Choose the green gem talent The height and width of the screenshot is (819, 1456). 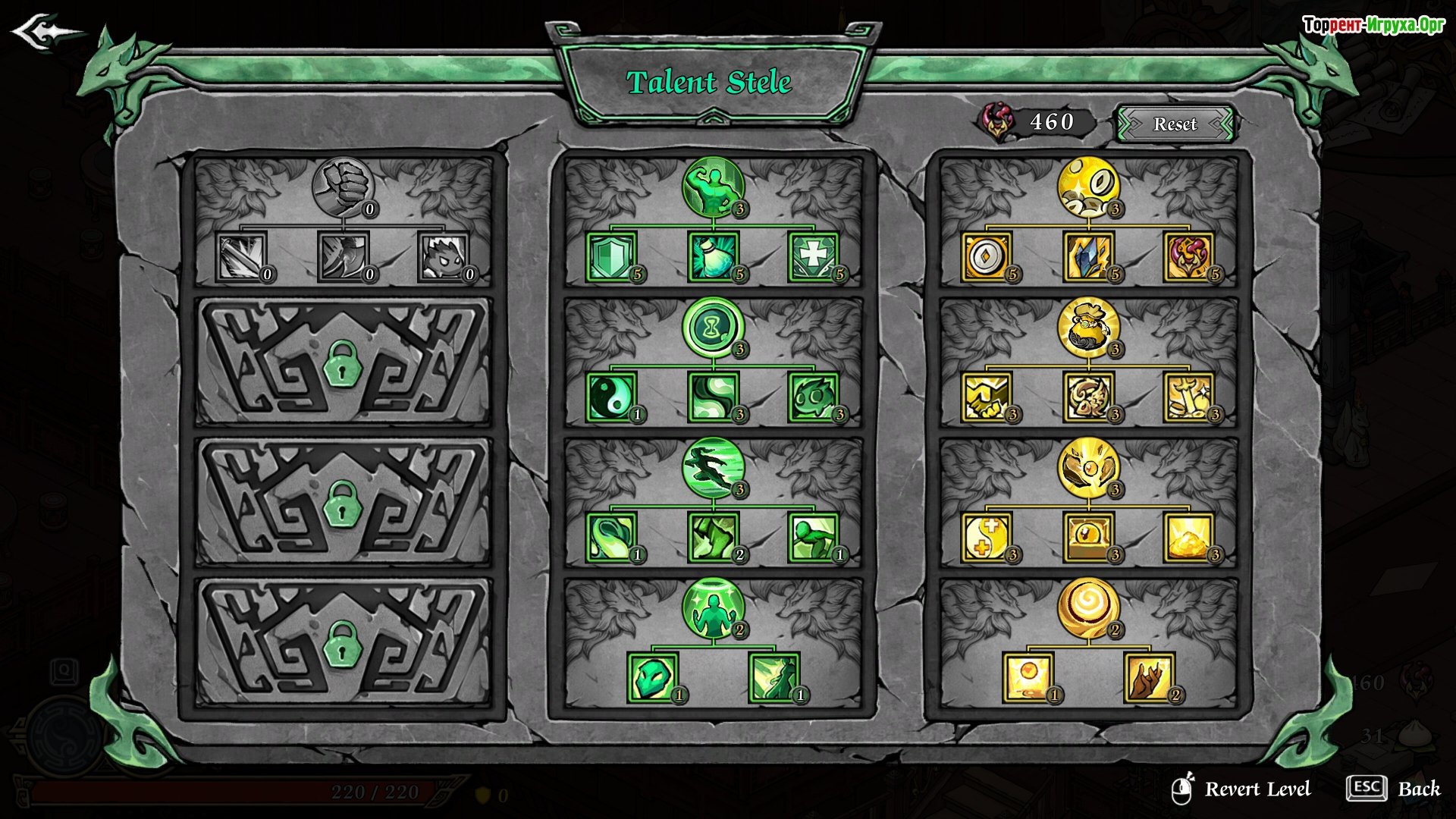click(652, 677)
